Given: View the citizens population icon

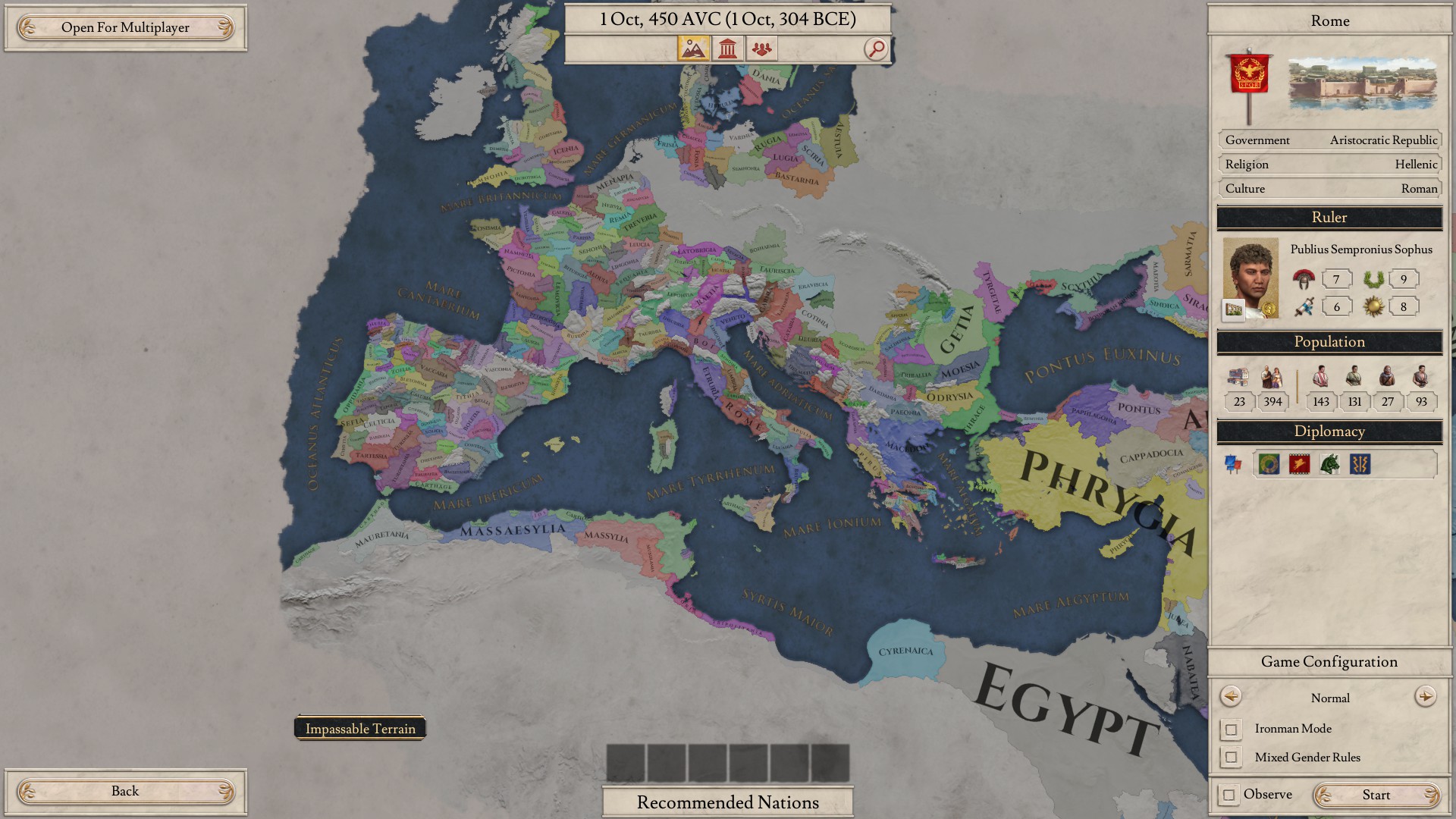Looking at the screenshot, I should (1321, 377).
